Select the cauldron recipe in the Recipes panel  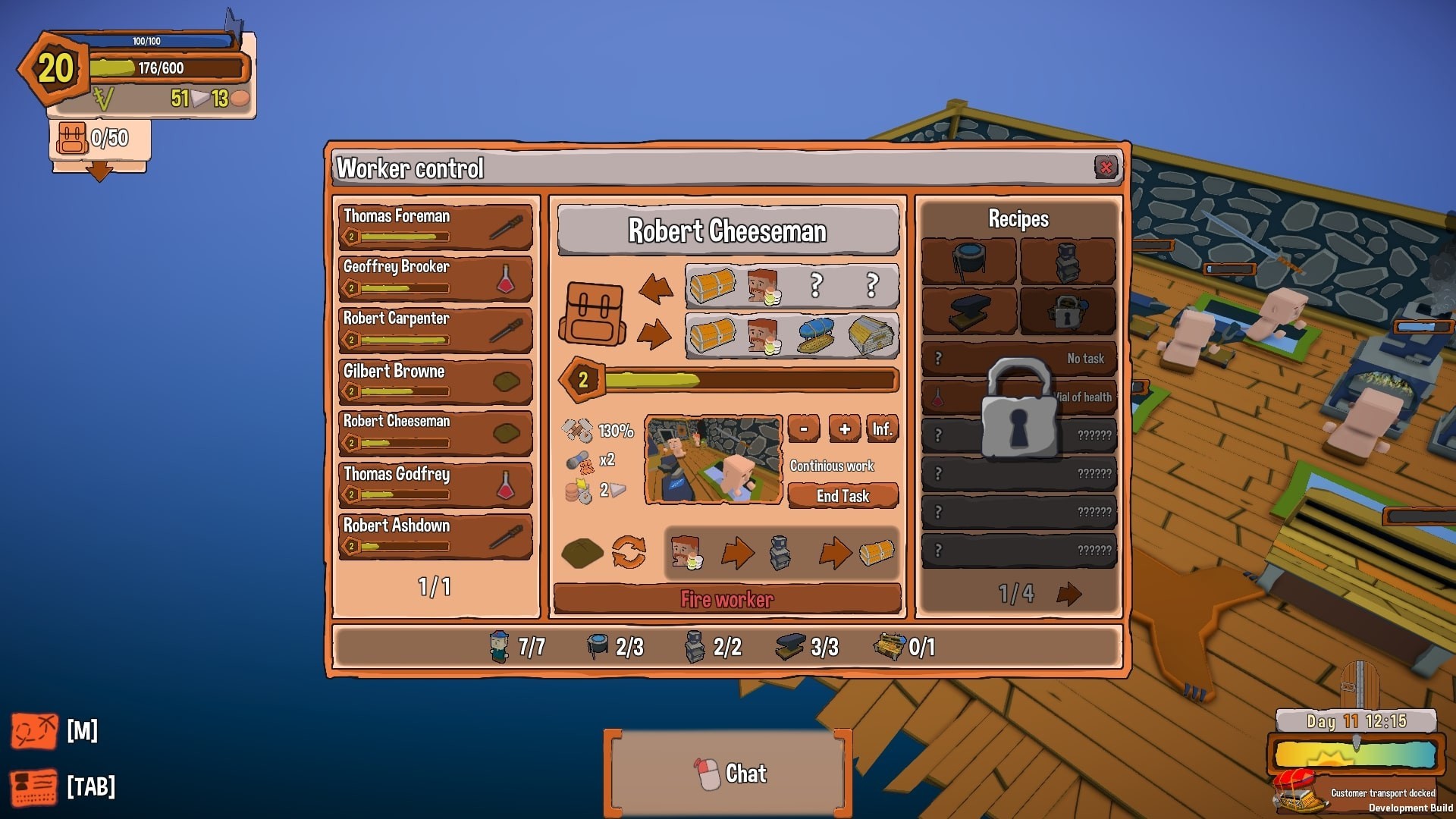tap(968, 262)
